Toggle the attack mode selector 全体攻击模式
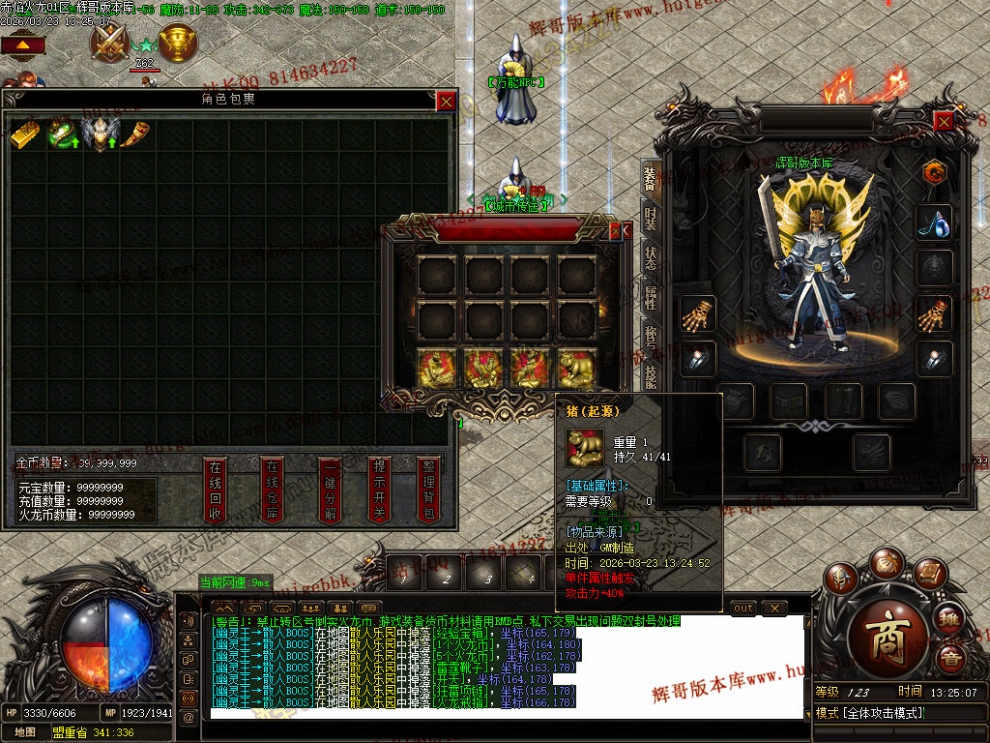This screenshot has width=990, height=743. 872,713
